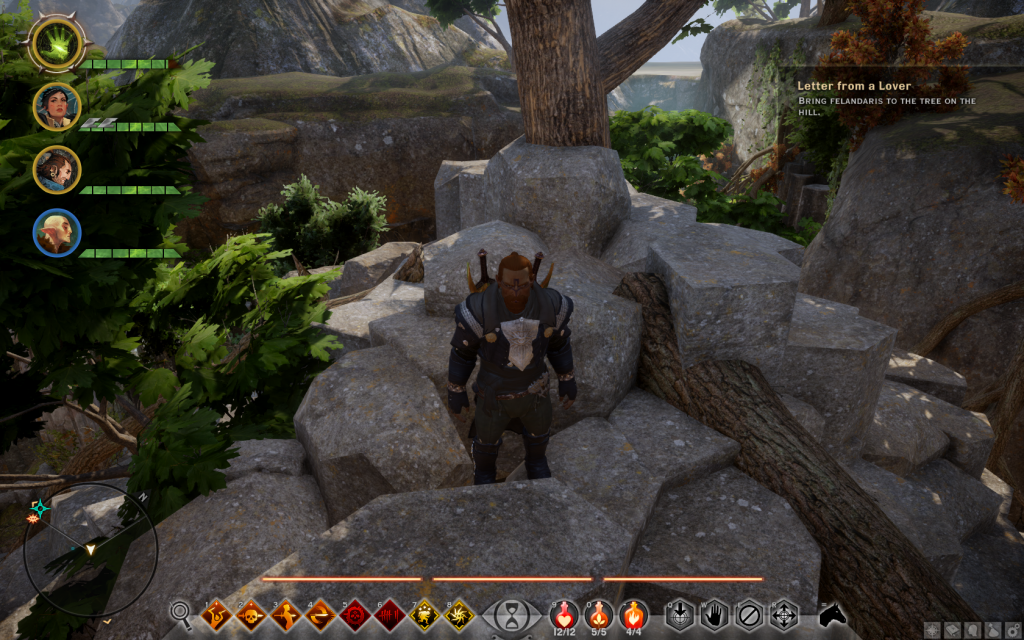Select the dark-haired woman party portrait
This screenshot has height=640, width=1024.
pos(56,106)
